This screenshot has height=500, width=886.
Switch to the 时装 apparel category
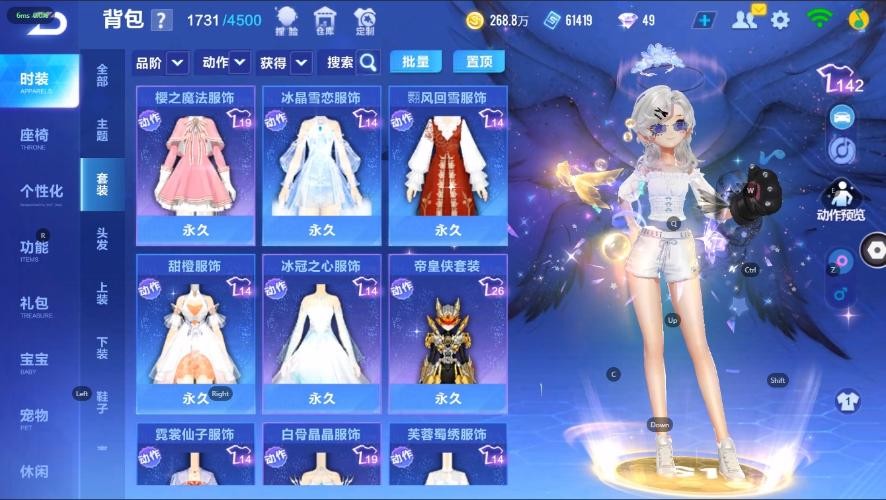click(38, 80)
